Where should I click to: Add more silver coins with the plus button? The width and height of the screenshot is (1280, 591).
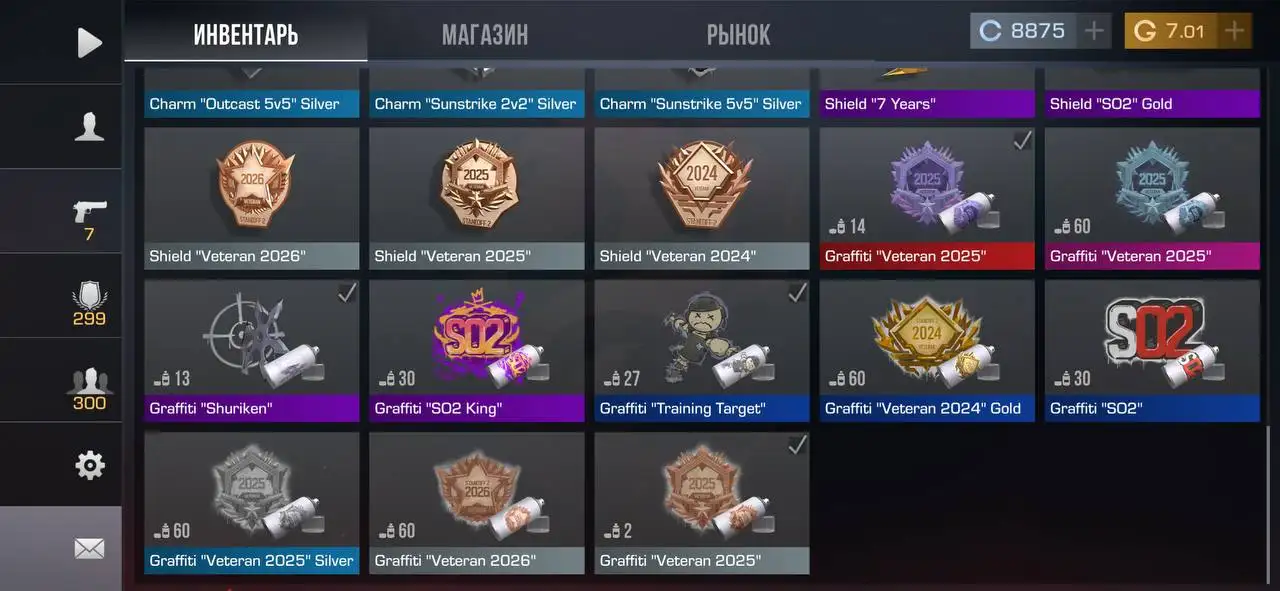click(x=1095, y=31)
